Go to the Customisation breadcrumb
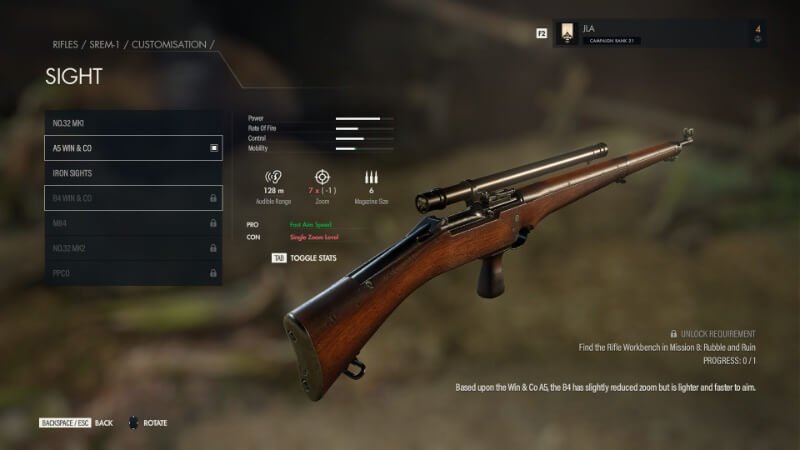The image size is (800, 450). tap(167, 45)
